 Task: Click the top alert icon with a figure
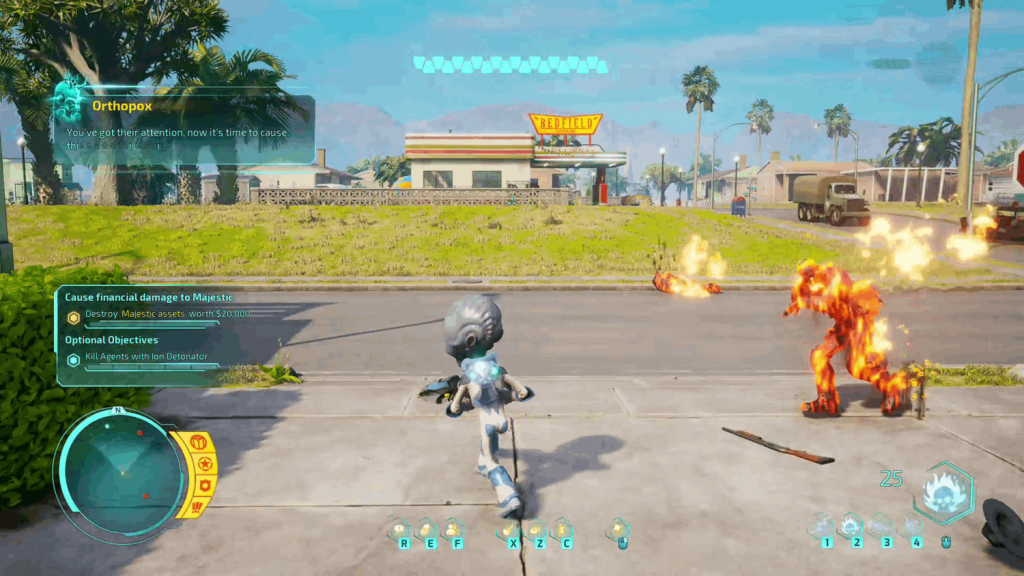pyautogui.click(x=197, y=442)
